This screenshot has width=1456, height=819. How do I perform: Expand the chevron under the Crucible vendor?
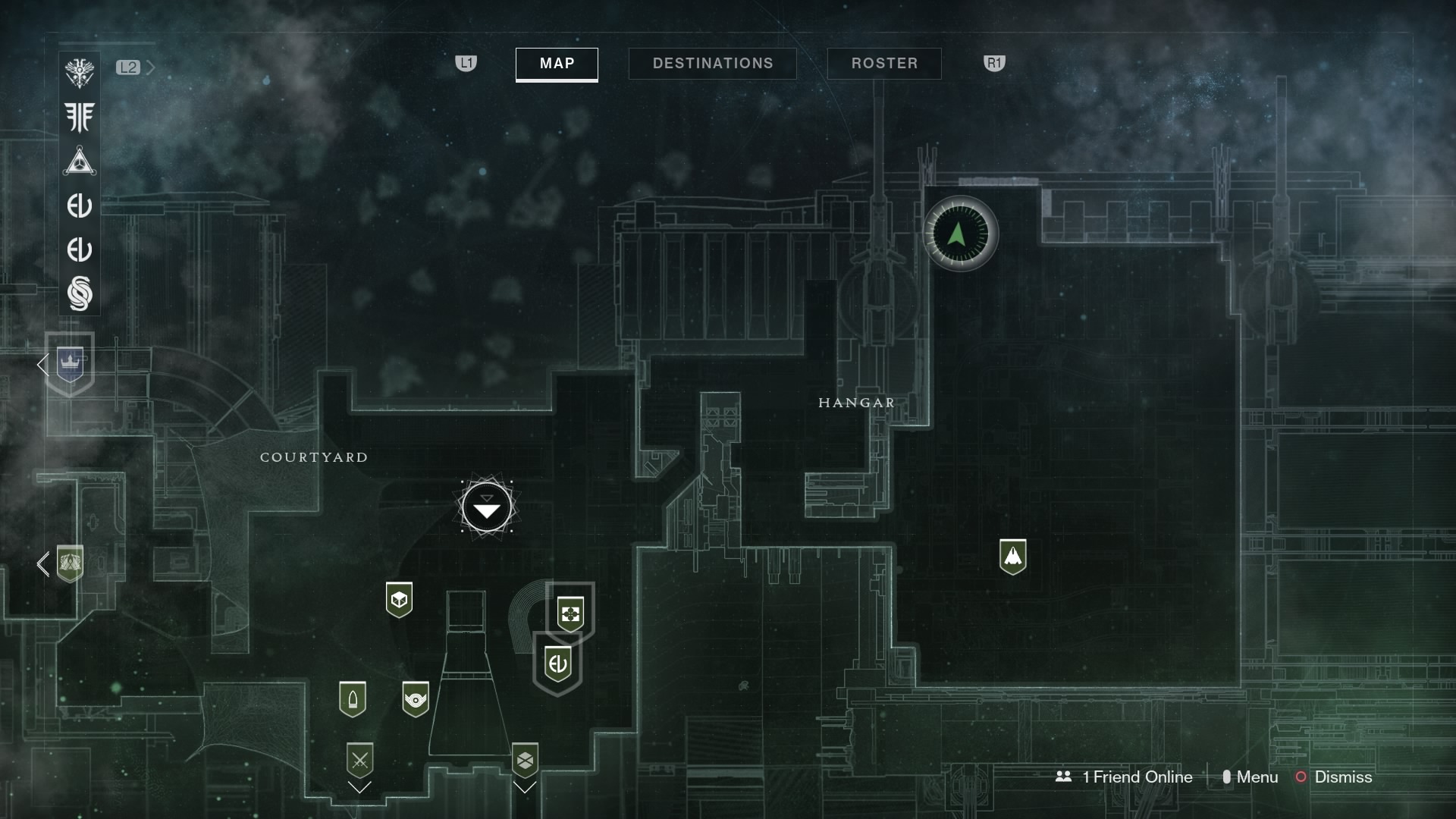pos(360,787)
